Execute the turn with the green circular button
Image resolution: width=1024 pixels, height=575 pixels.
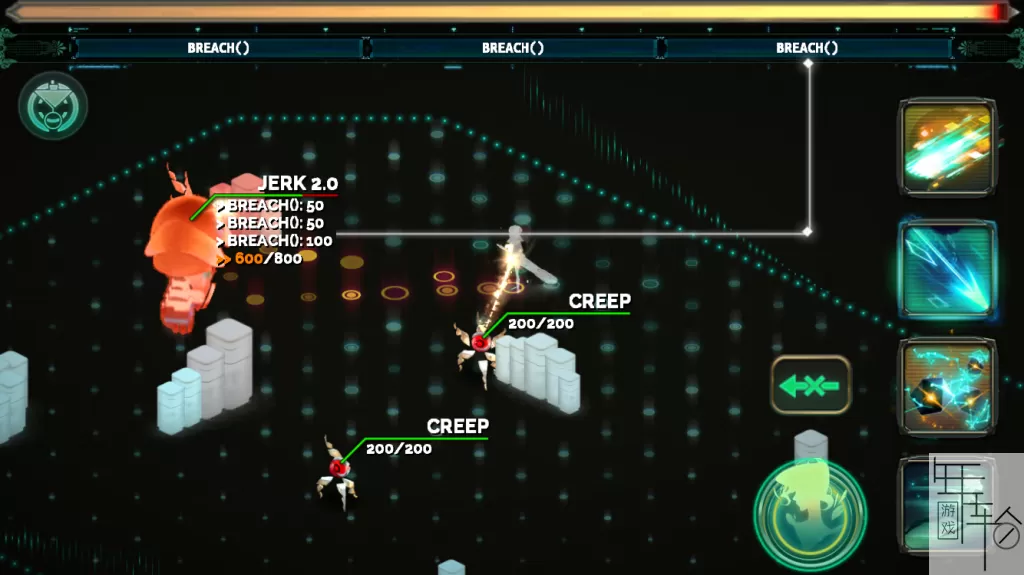809,510
